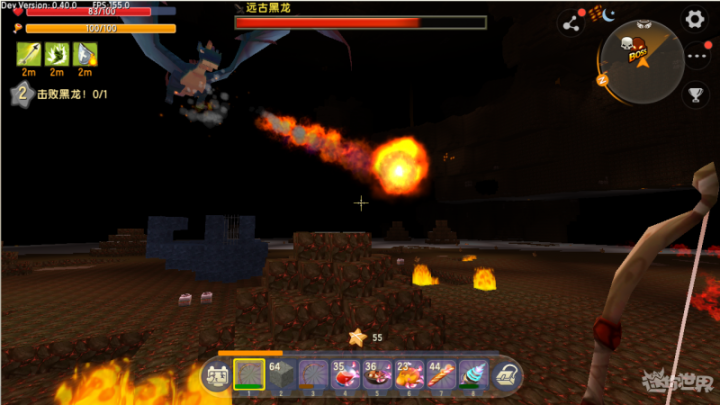Viewport: 720px width, 405px height.
Task: Open the backpack inventory button
Action: [x=507, y=376]
